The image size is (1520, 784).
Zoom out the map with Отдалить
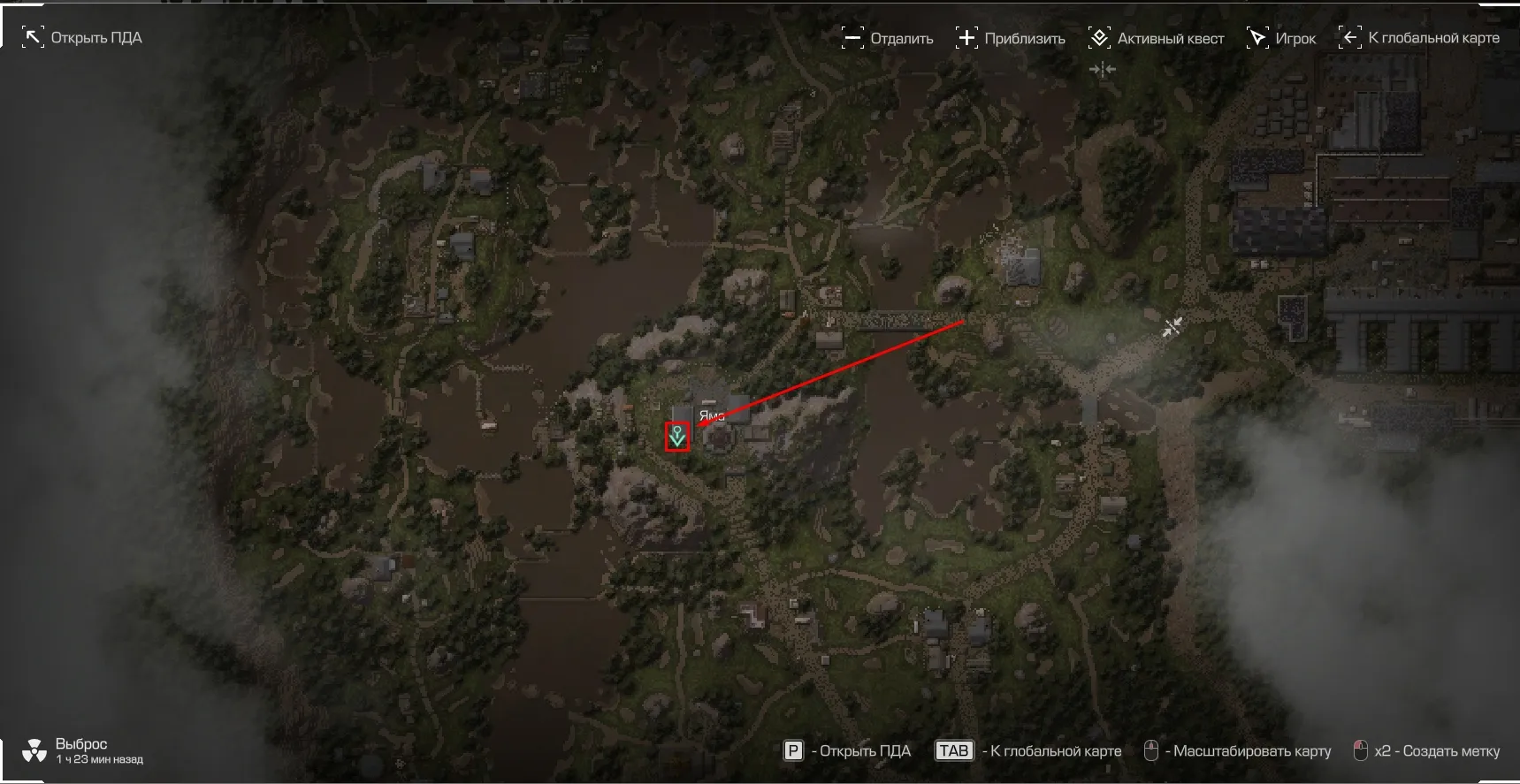[888, 38]
